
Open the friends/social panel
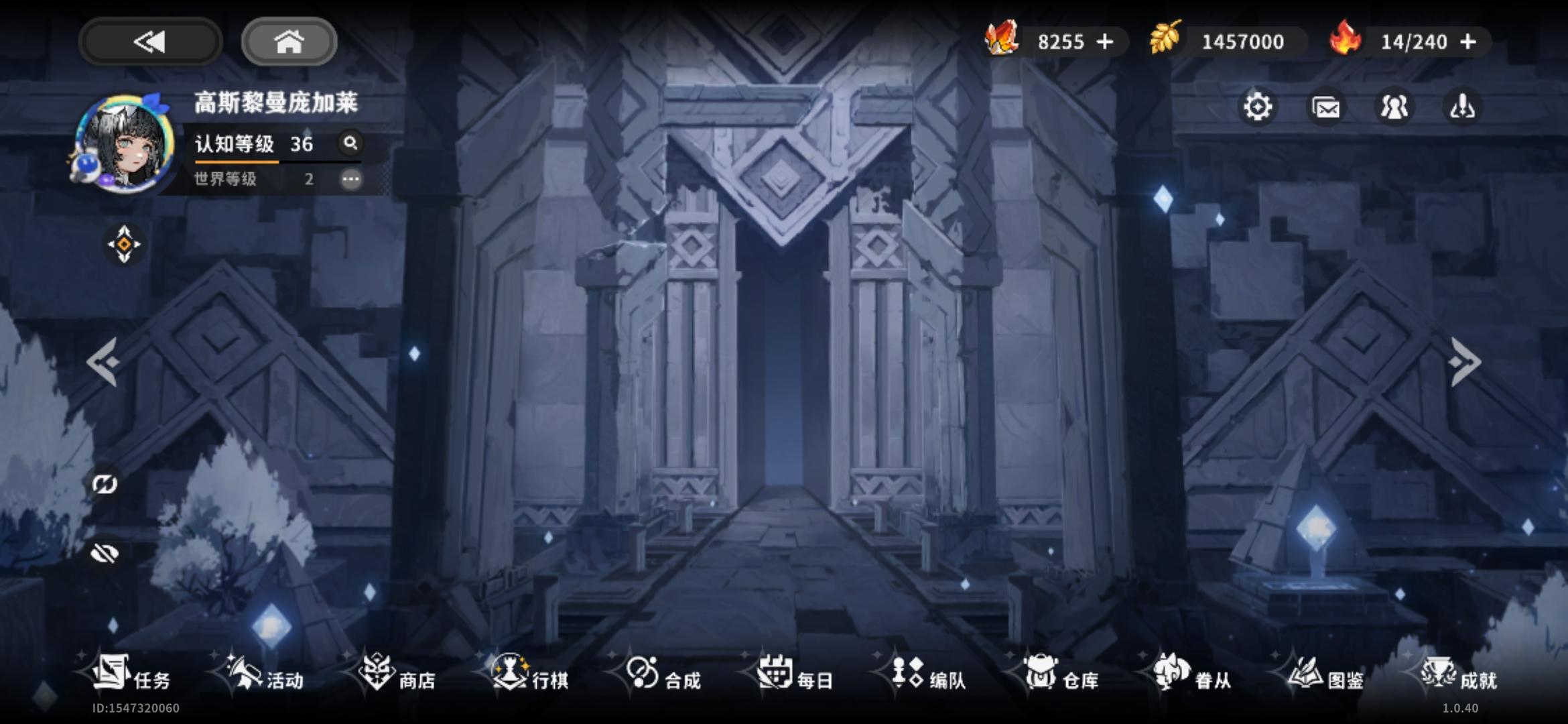1394,106
